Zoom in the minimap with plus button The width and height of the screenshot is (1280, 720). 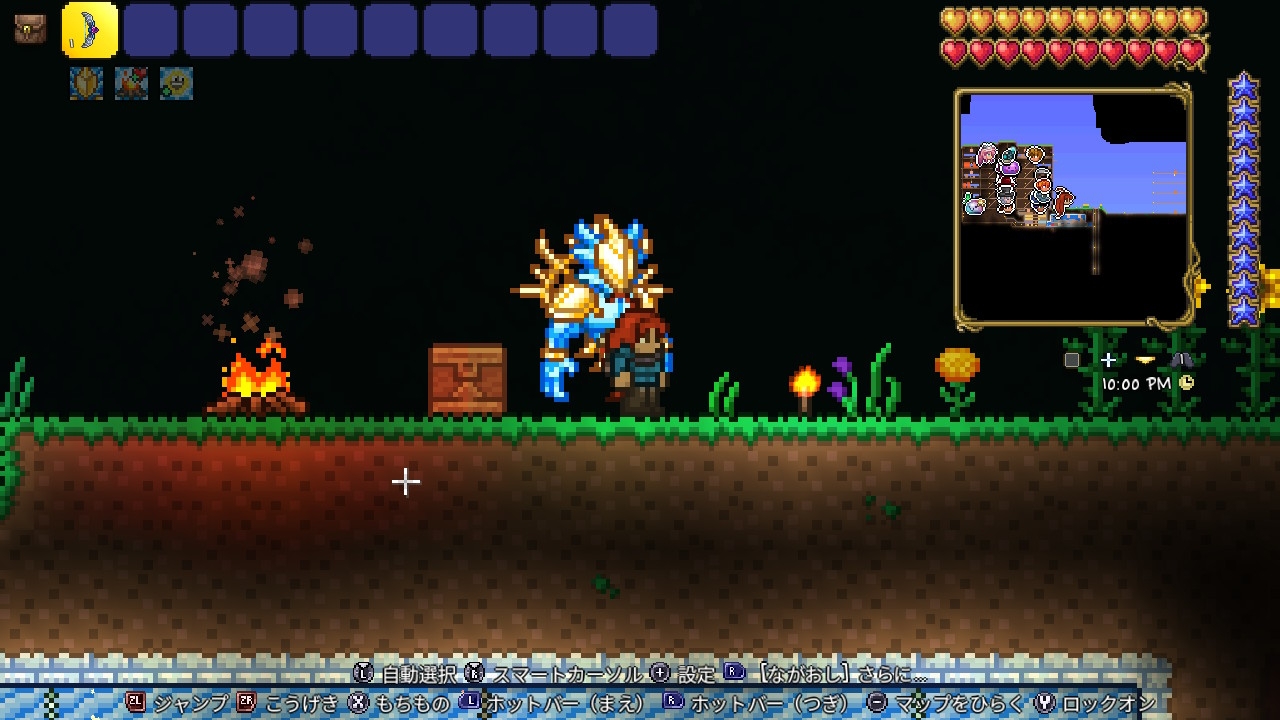[x=1108, y=360]
